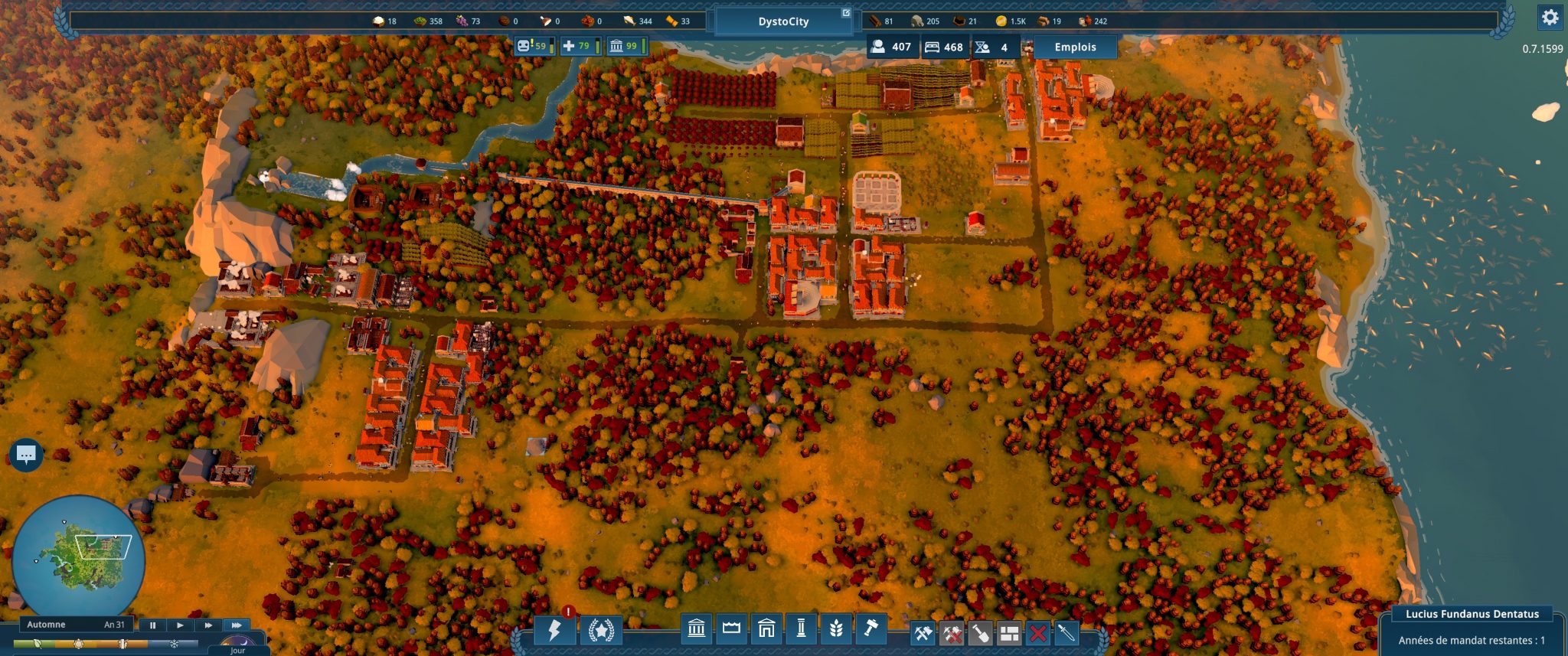
Task: Open the column monument category
Action: tap(802, 629)
